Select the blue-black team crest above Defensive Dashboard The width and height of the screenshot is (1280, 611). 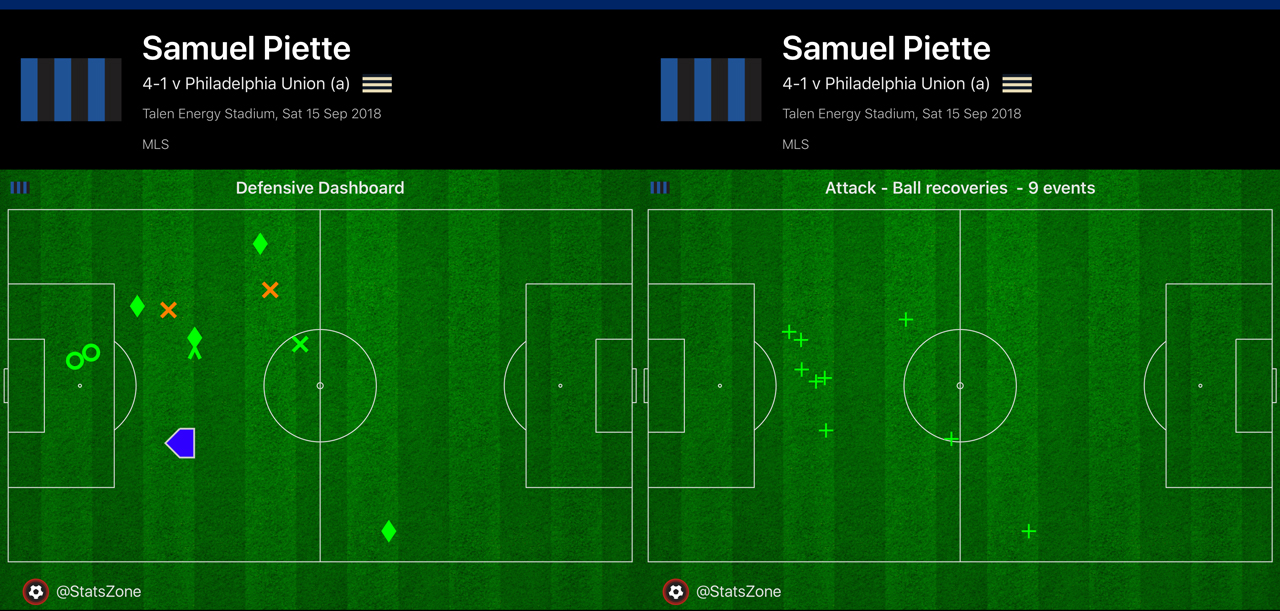(x=71, y=90)
